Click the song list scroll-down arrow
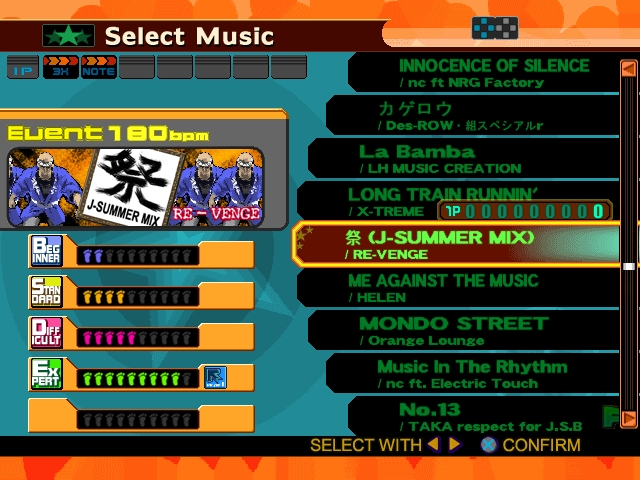Viewport: 640px width, 480px height. [x=629, y=417]
